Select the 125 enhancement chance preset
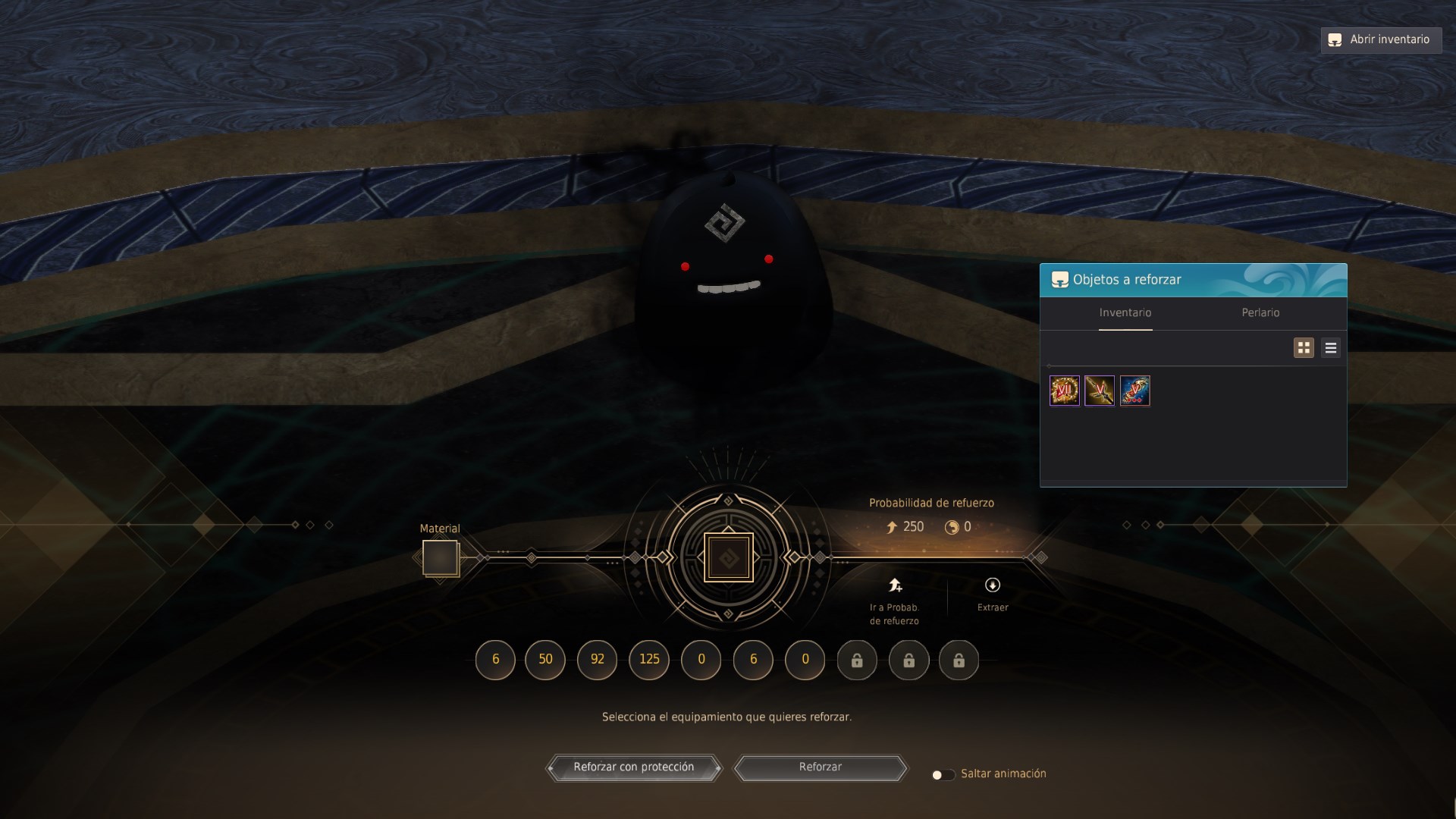The width and height of the screenshot is (1456, 819). pos(649,659)
